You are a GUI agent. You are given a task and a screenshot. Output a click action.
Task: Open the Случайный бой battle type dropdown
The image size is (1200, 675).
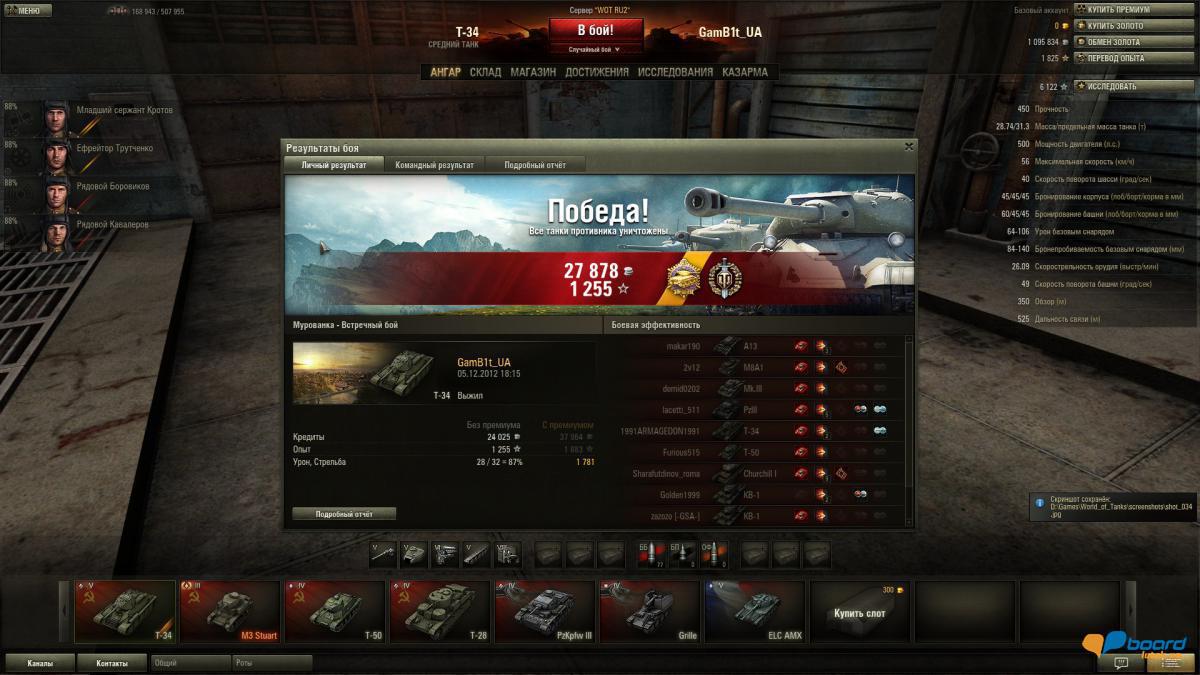click(x=595, y=49)
